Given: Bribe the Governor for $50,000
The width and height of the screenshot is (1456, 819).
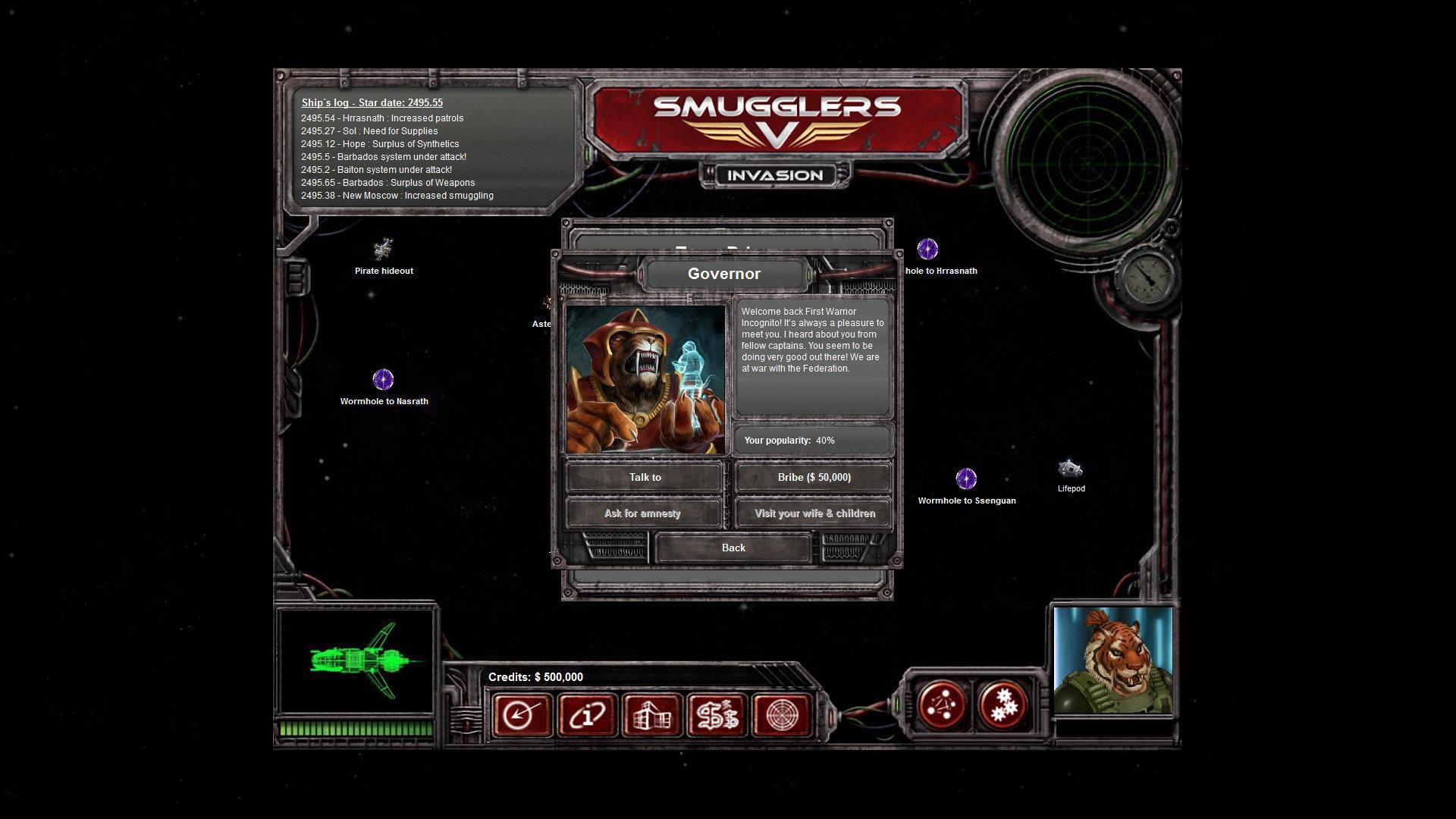Looking at the screenshot, I should 813,477.
